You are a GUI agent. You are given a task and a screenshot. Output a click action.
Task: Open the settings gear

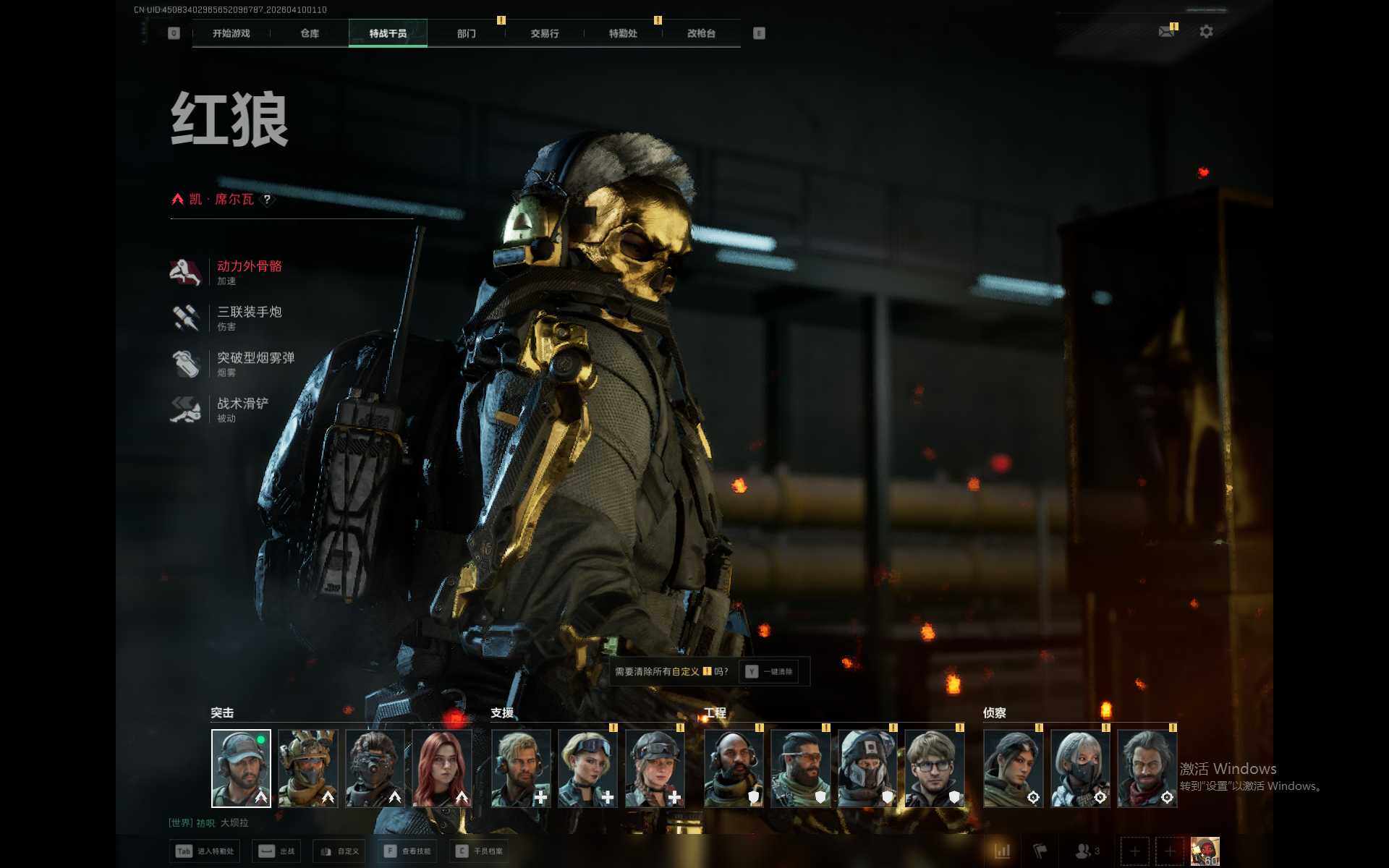click(x=1206, y=32)
